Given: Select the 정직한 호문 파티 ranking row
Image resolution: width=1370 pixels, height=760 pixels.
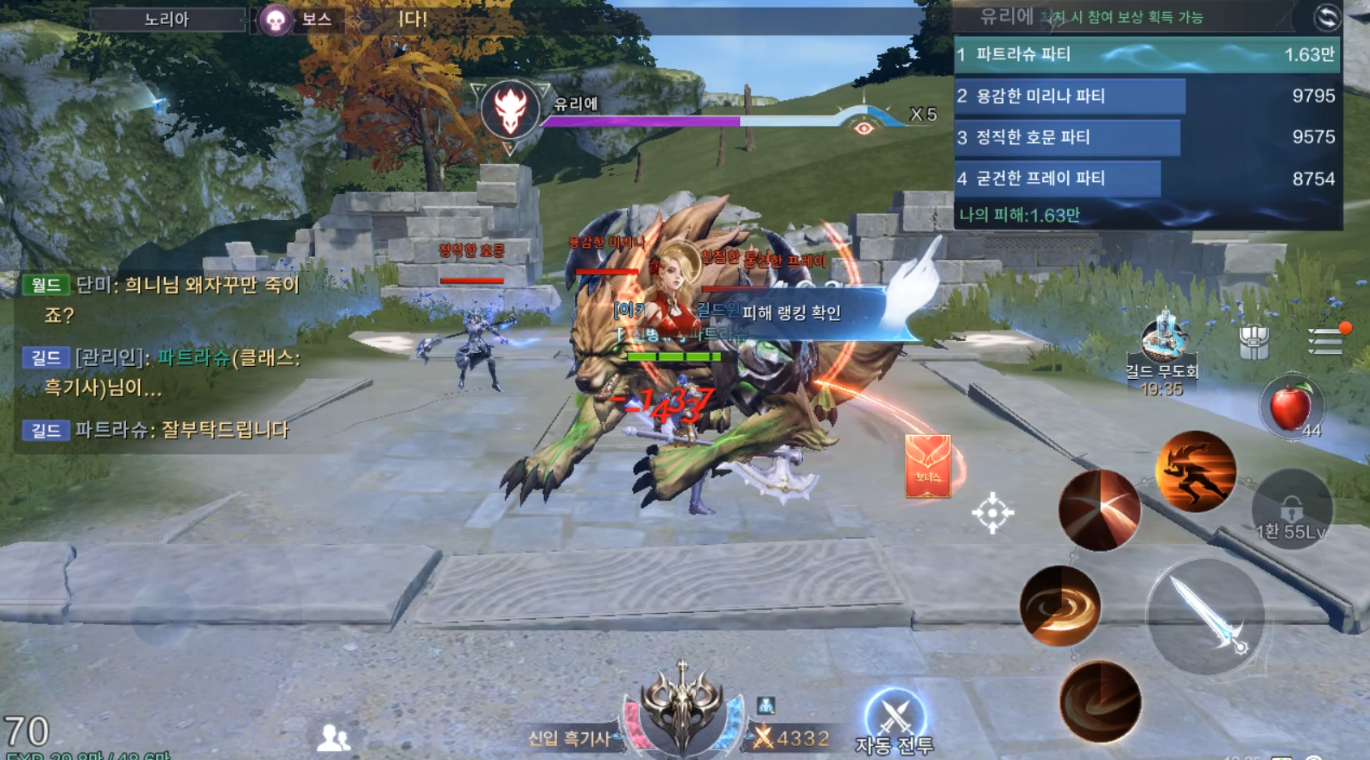Looking at the screenshot, I should [1147, 137].
